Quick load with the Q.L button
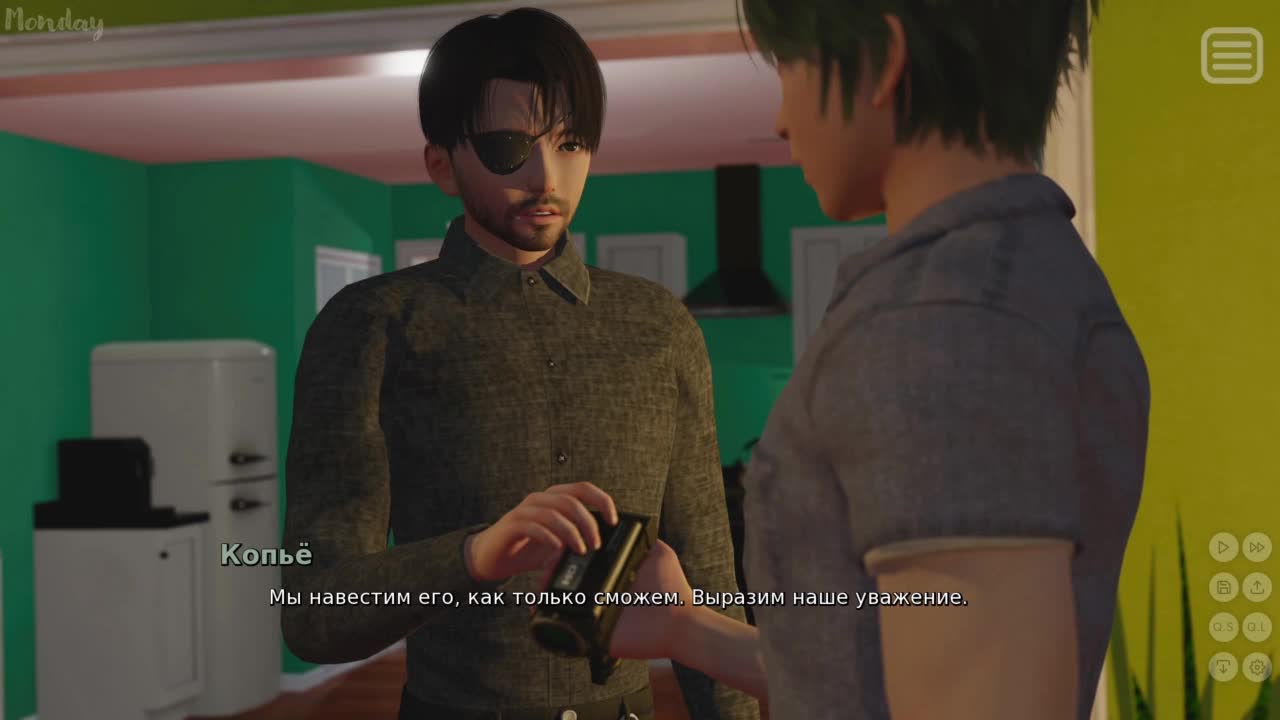The height and width of the screenshot is (720, 1280). 1257,627
